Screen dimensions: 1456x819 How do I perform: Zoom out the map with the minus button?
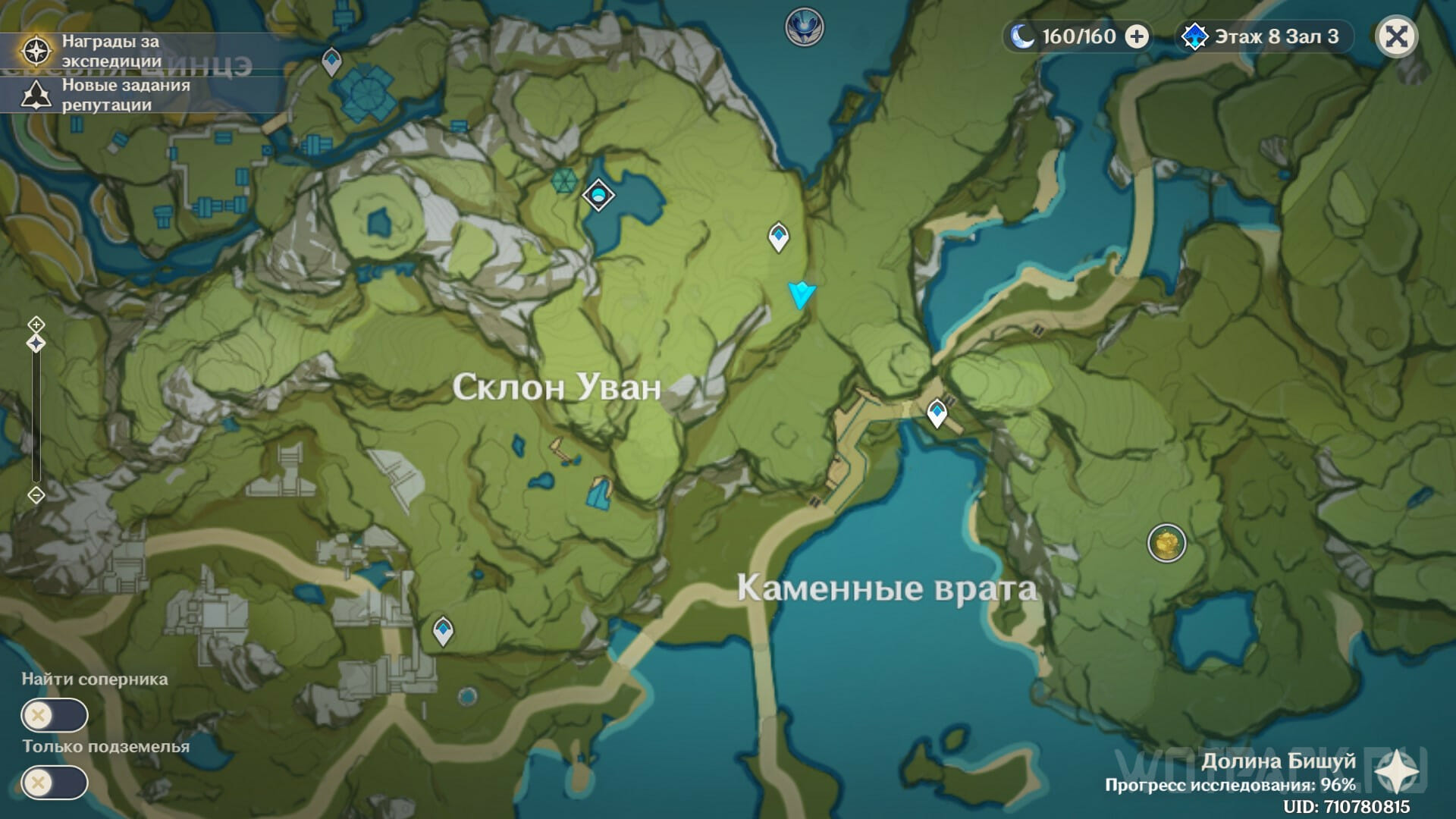tap(36, 495)
